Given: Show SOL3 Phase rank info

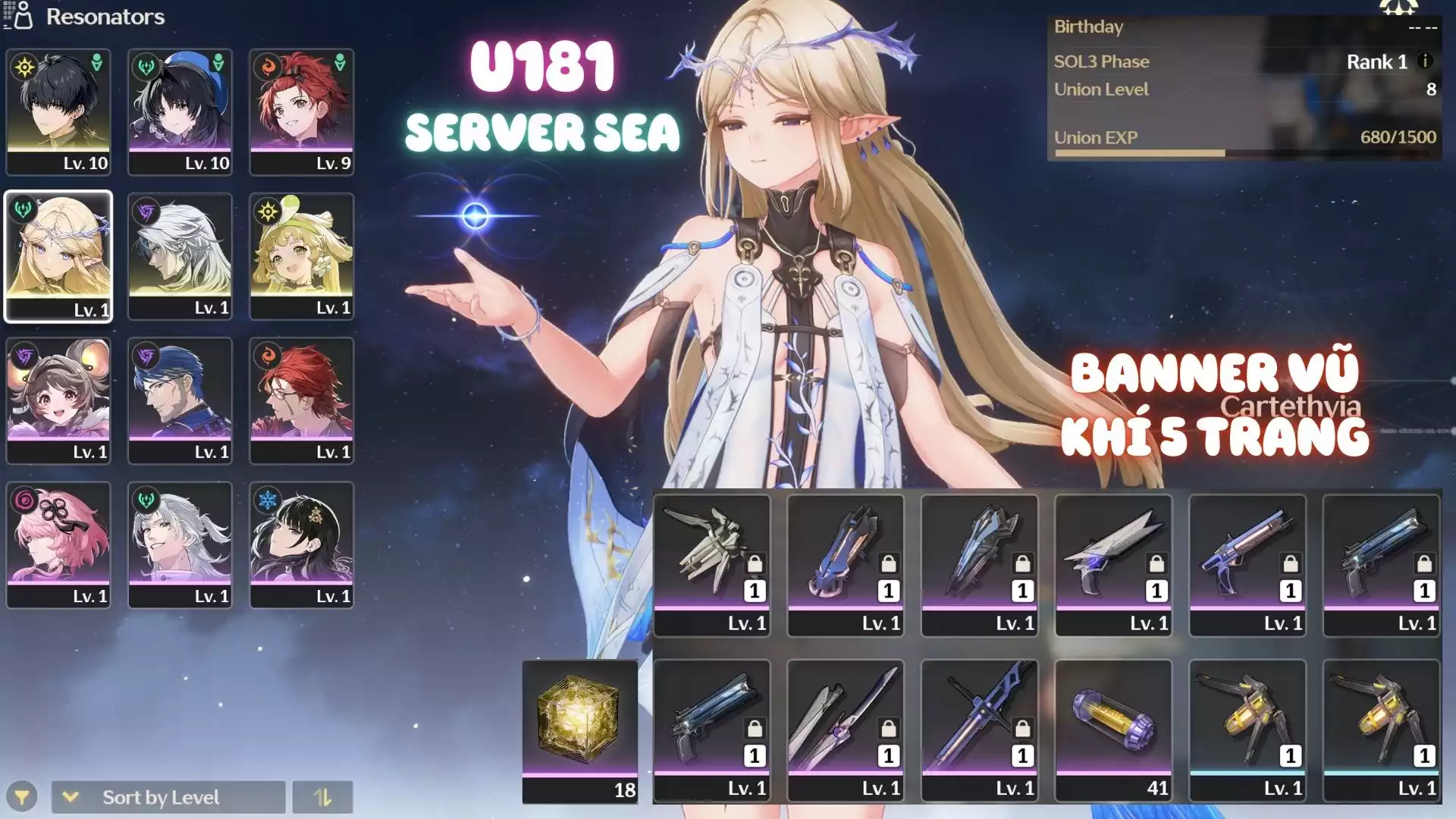Looking at the screenshot, I should pyautogui.click(x=1425, y=61).
